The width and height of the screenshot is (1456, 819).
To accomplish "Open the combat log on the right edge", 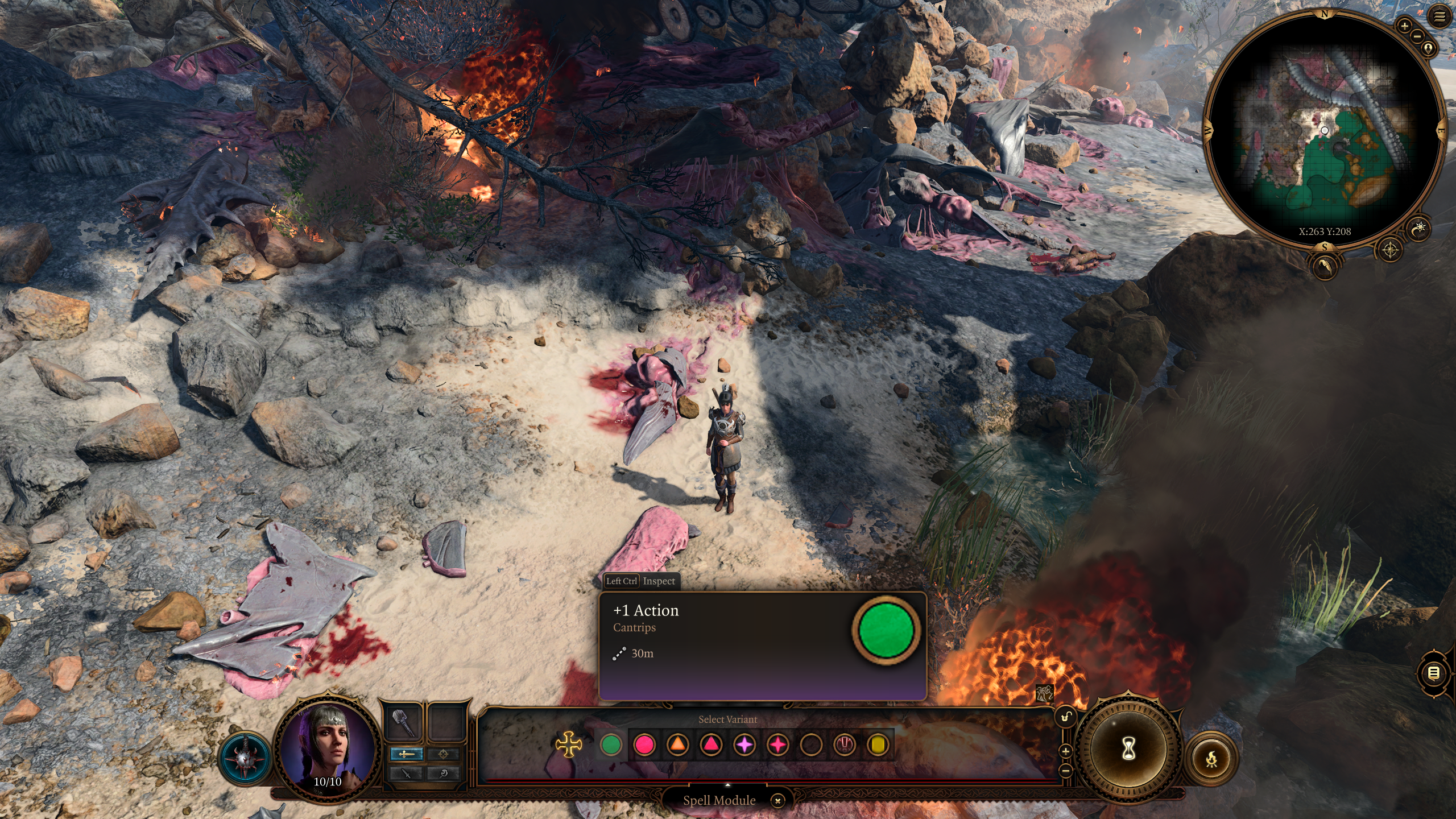I will pyautogui.click(x=1434, y=674).
